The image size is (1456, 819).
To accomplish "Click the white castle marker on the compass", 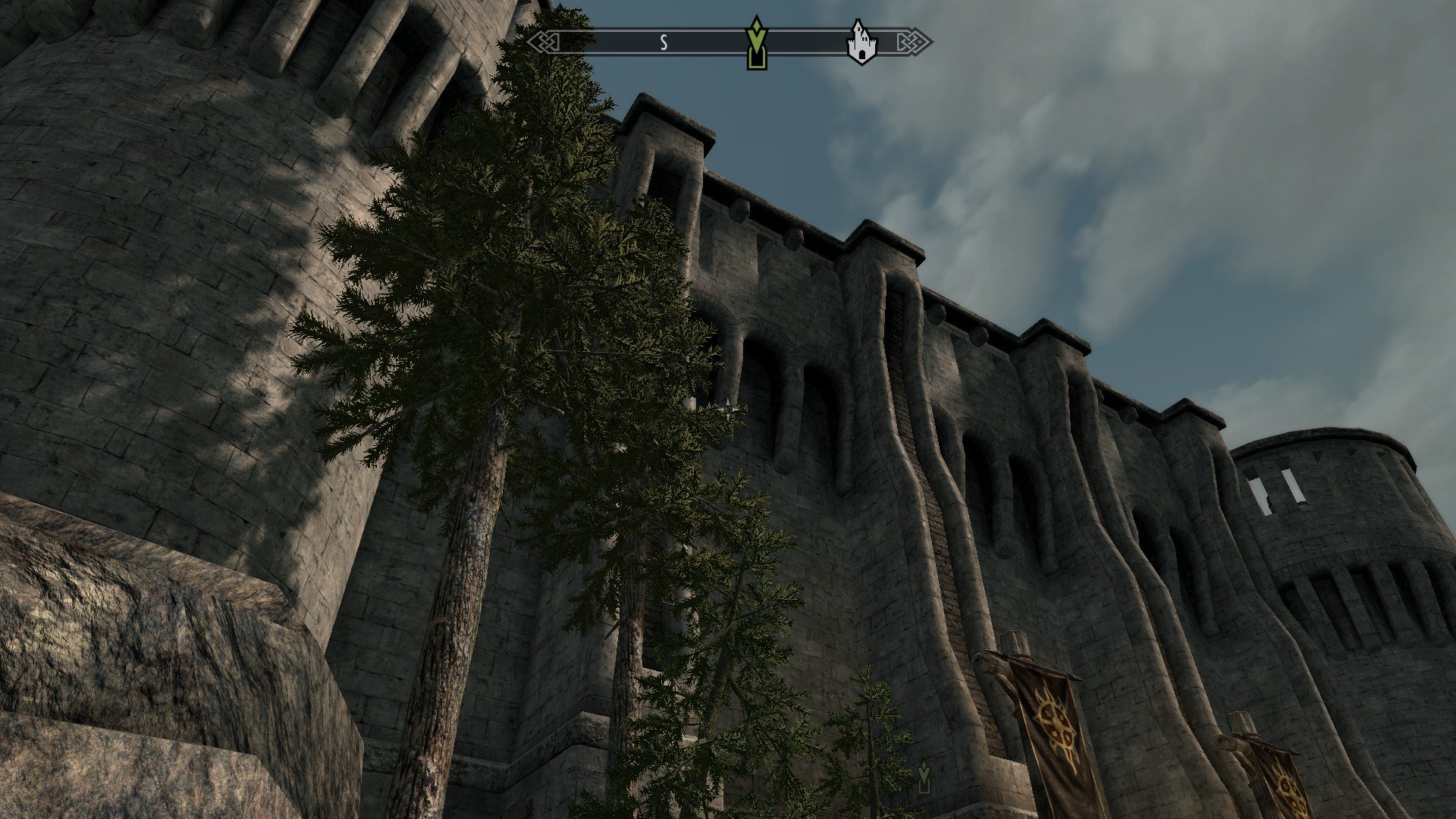I will 861,43.
